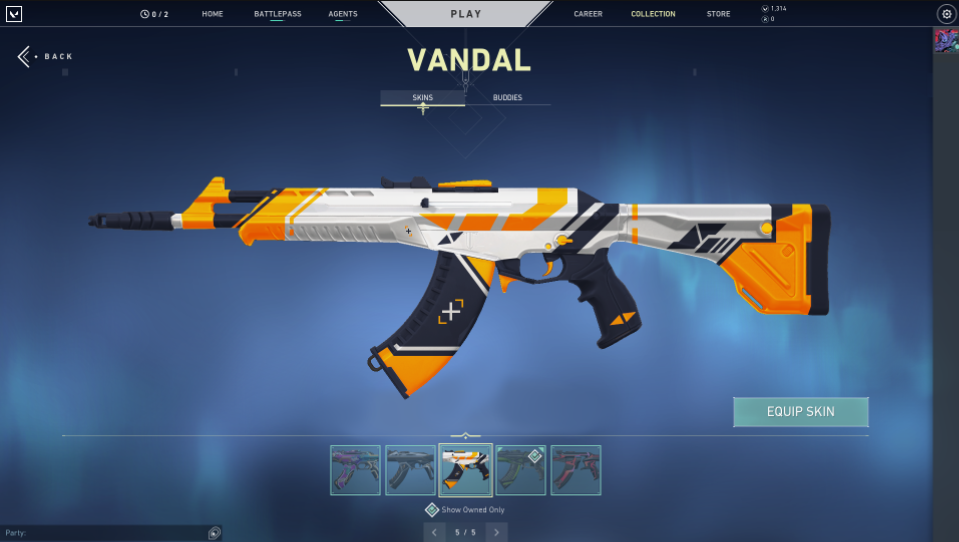Equip the selected Vandal skin

(800, 411)
